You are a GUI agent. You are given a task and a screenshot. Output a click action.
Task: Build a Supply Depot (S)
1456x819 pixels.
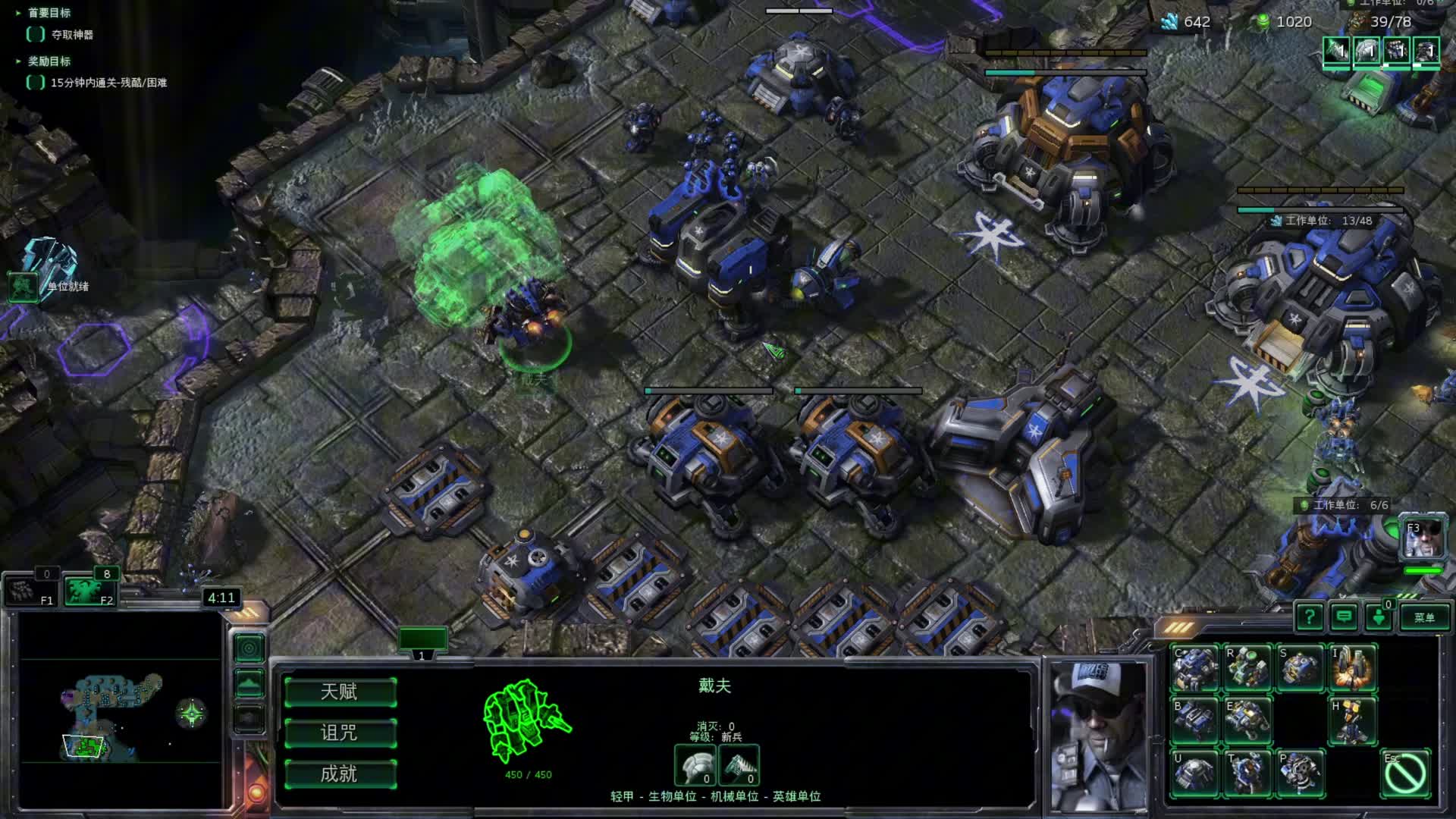1300,668
